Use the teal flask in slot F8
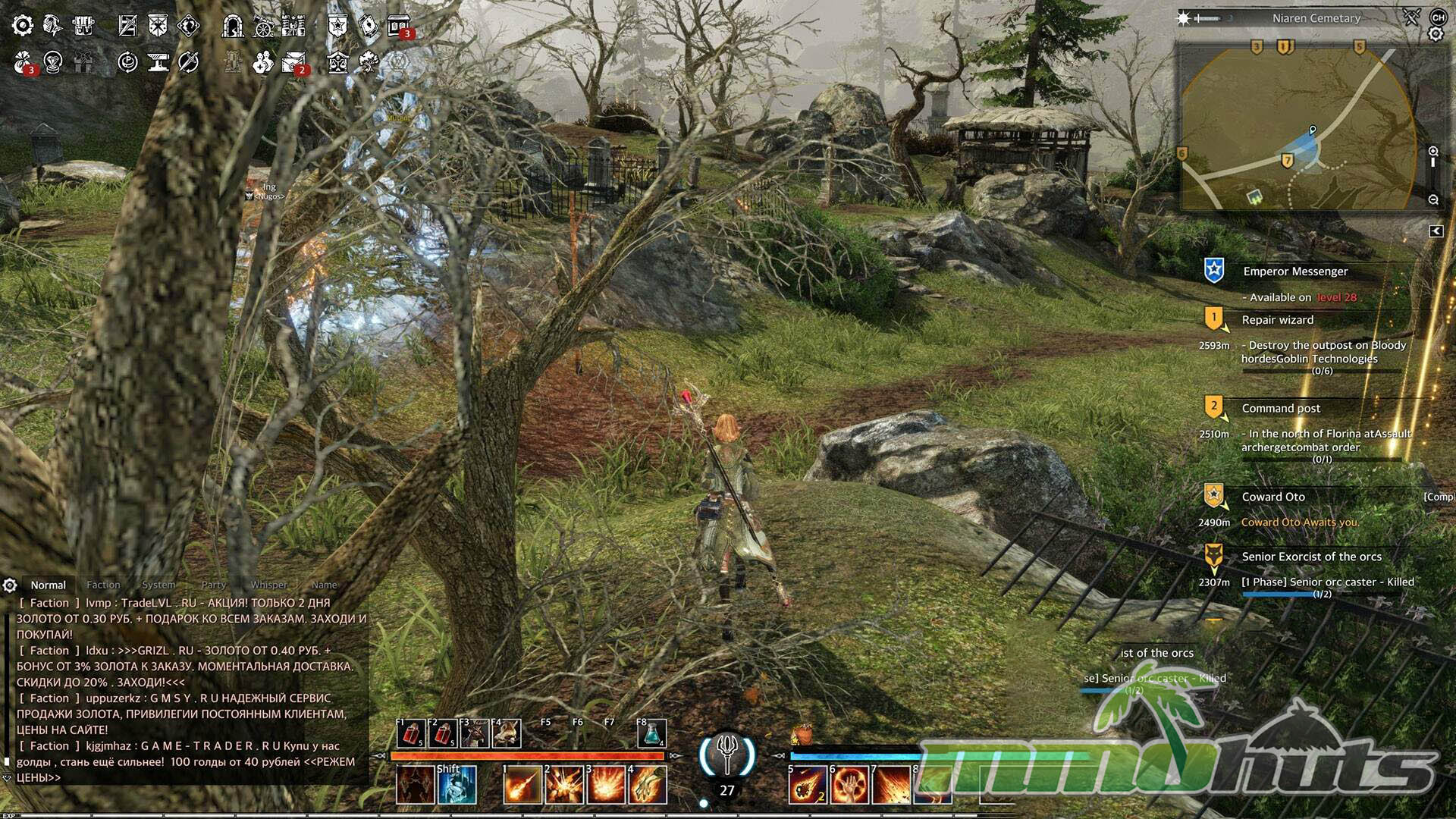Viewport: 1456px width, 819px height. (652, 734)
